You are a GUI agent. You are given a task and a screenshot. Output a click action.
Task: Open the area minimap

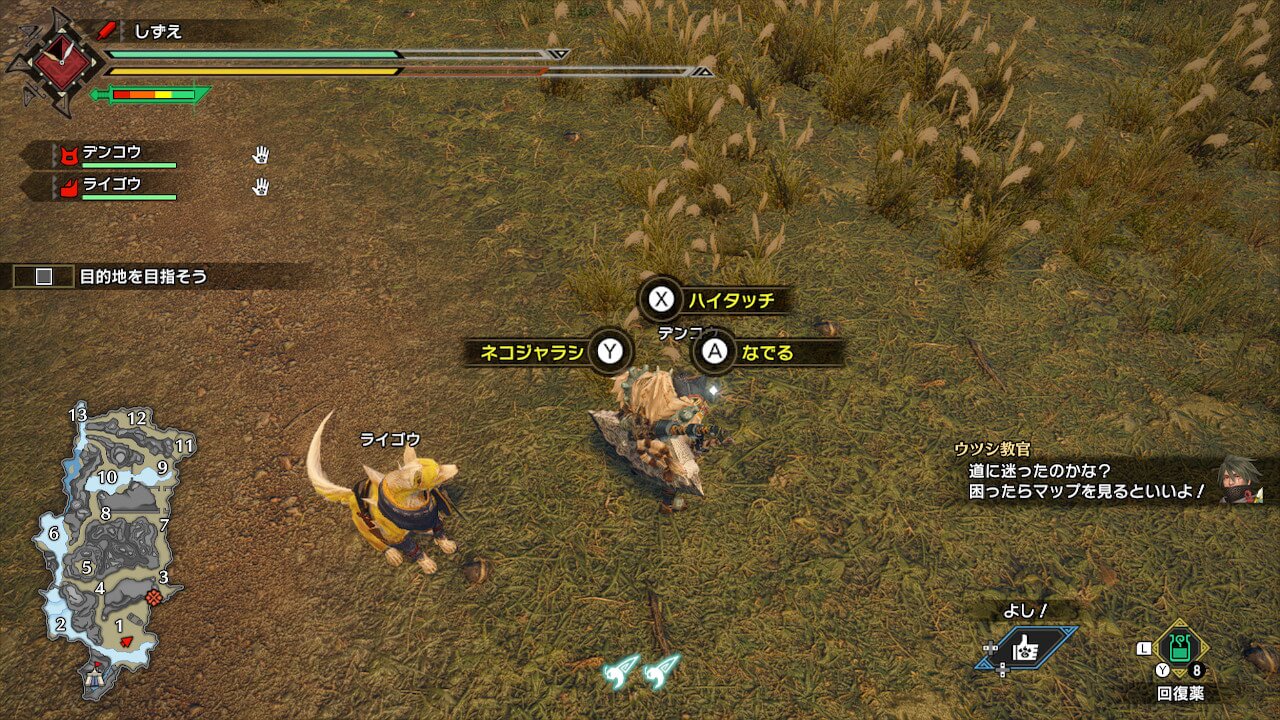click(113, 548)
